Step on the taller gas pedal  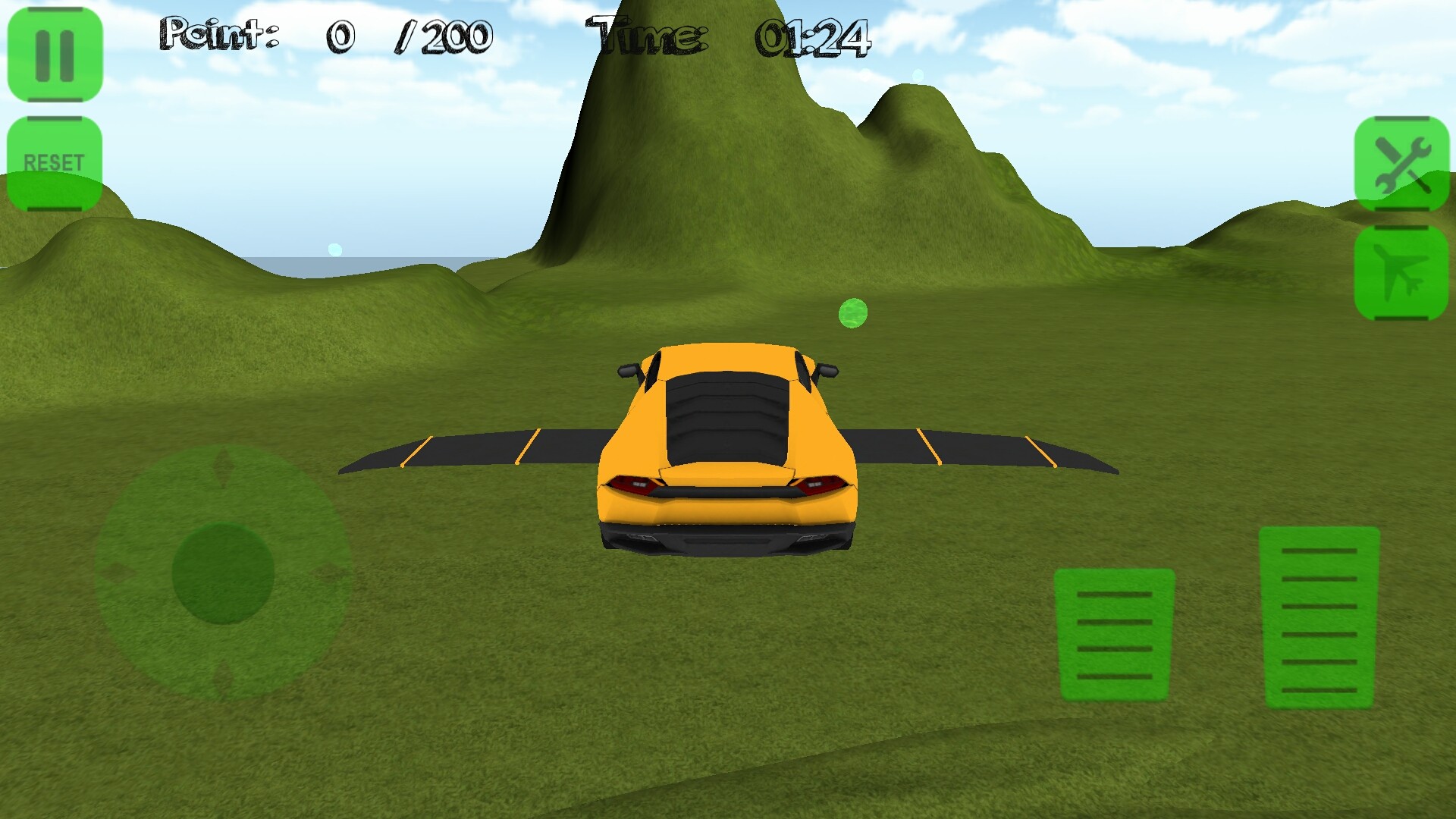coord(1319,618)
